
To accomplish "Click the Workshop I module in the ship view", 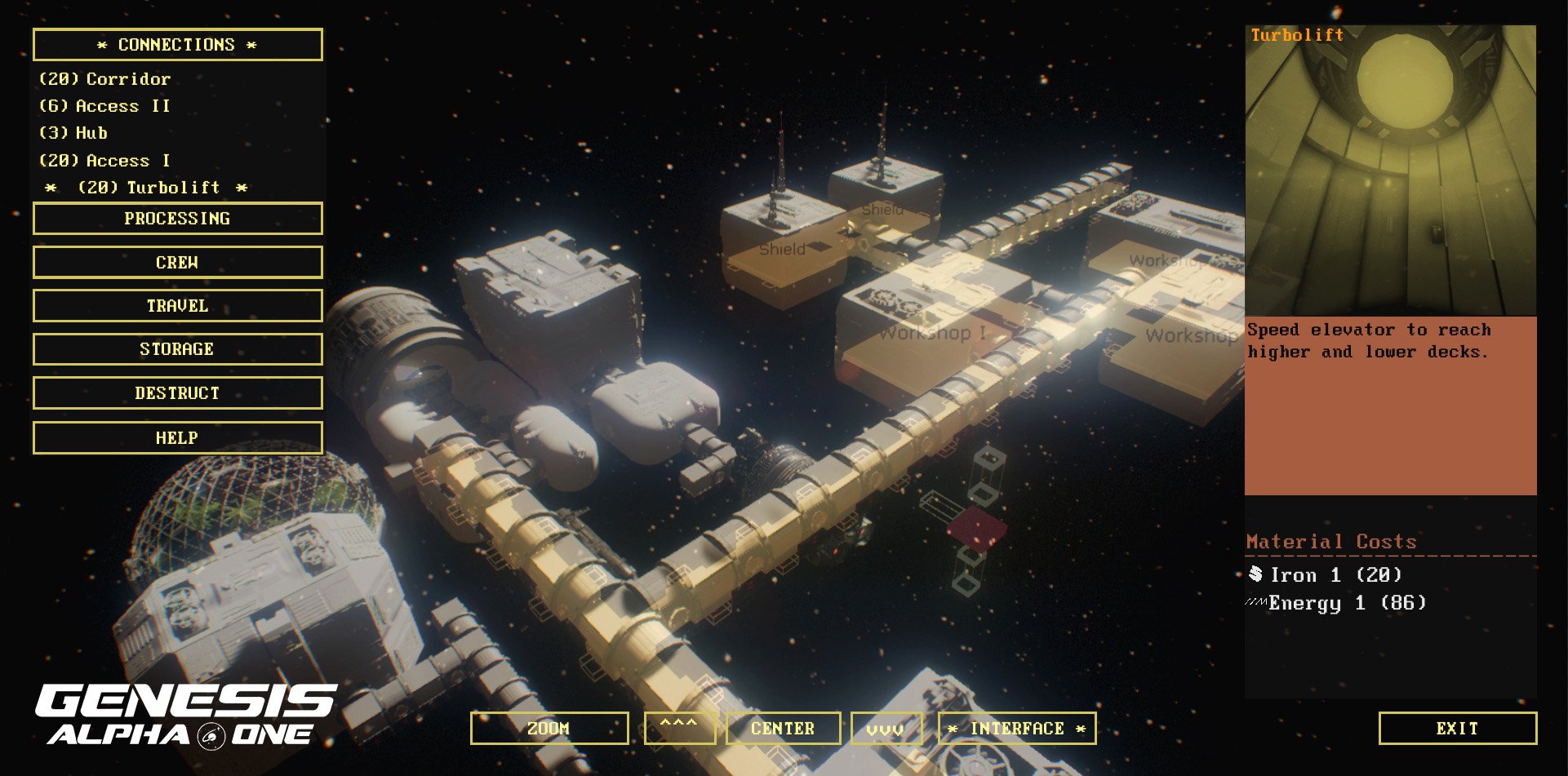I will pyautogui.click(x=934, y=333).
